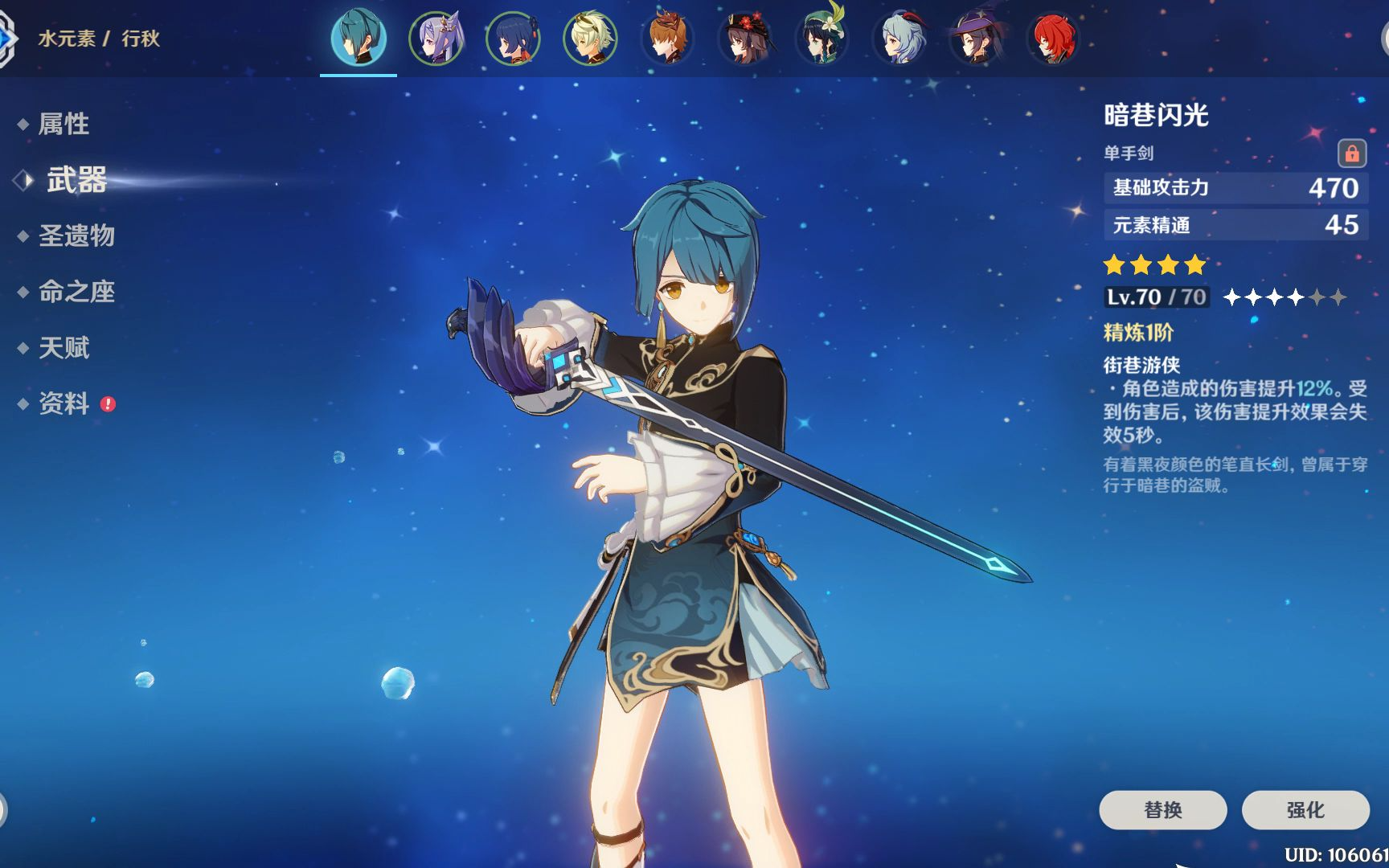Click the 强化 enhance weapon button
This screenshot has width=1389, height=868.
click(x=1305, y=809)
